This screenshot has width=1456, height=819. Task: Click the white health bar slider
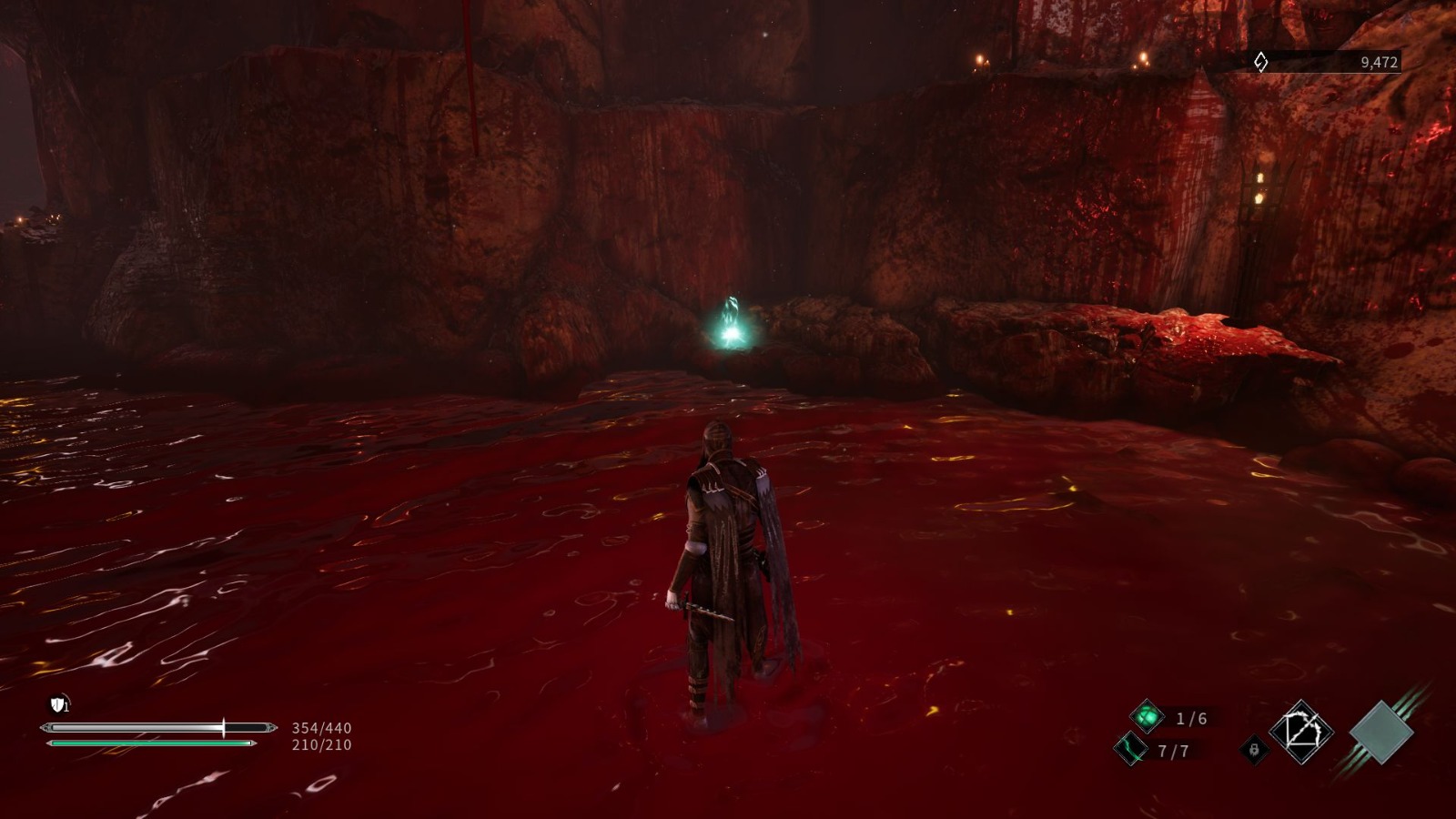155,727
